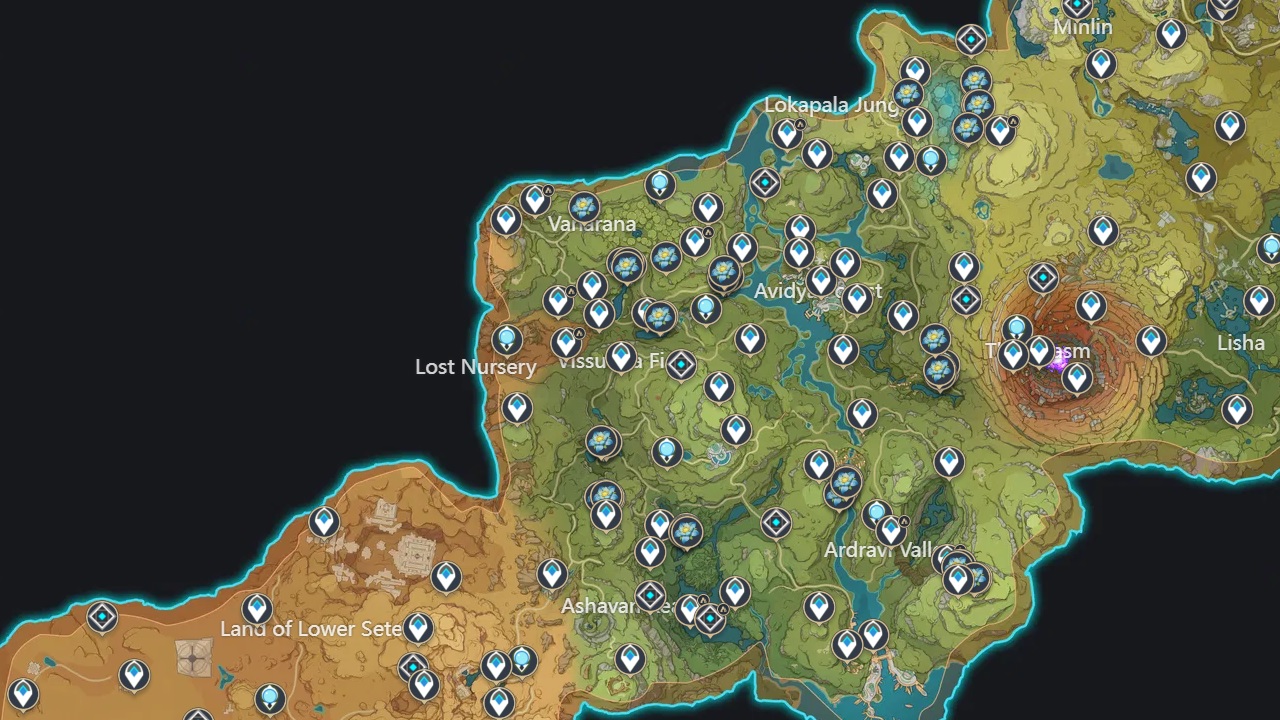1280x720 pixels.
Task: Open the domain marker in Vissudha Field
Action: pos(681,366)
